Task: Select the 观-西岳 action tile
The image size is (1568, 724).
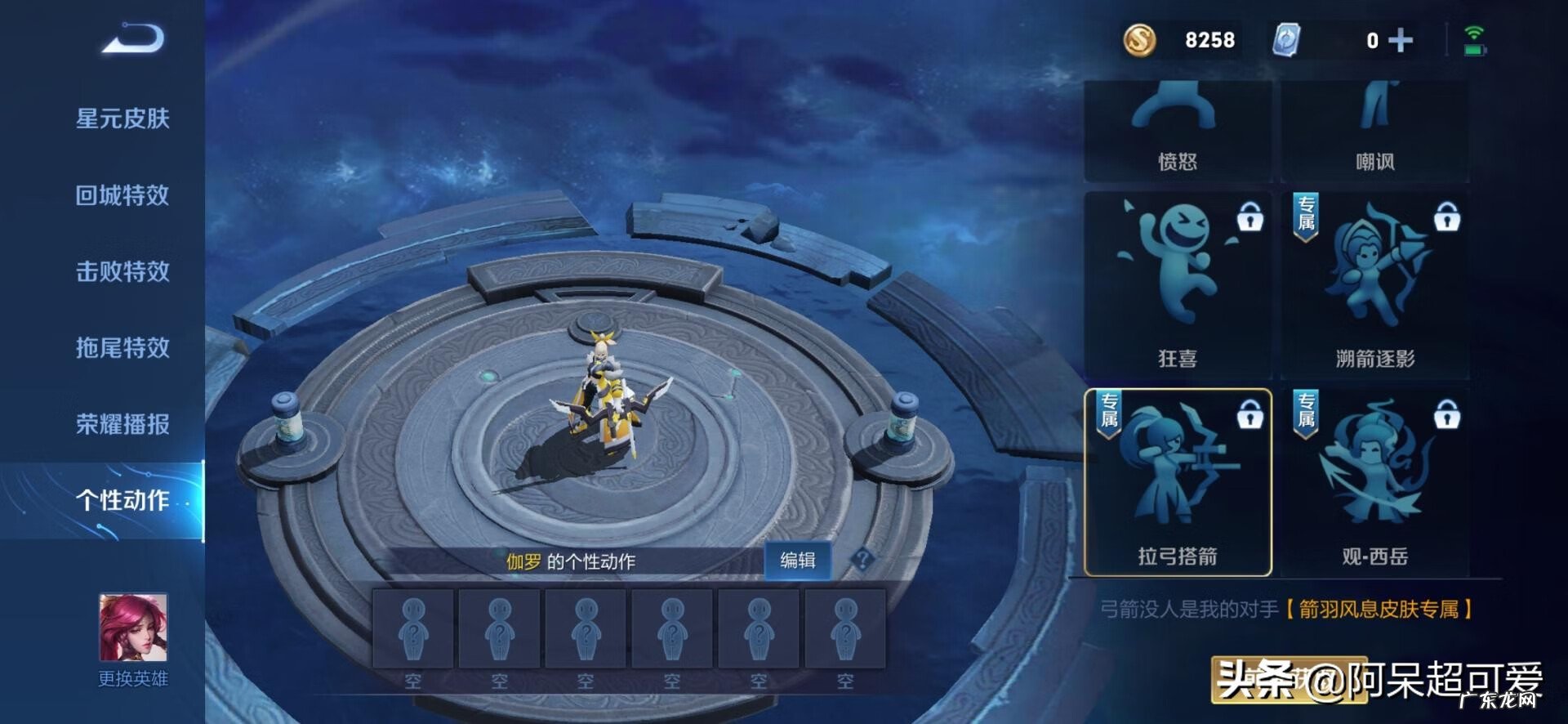Action: click(1374, 482)
